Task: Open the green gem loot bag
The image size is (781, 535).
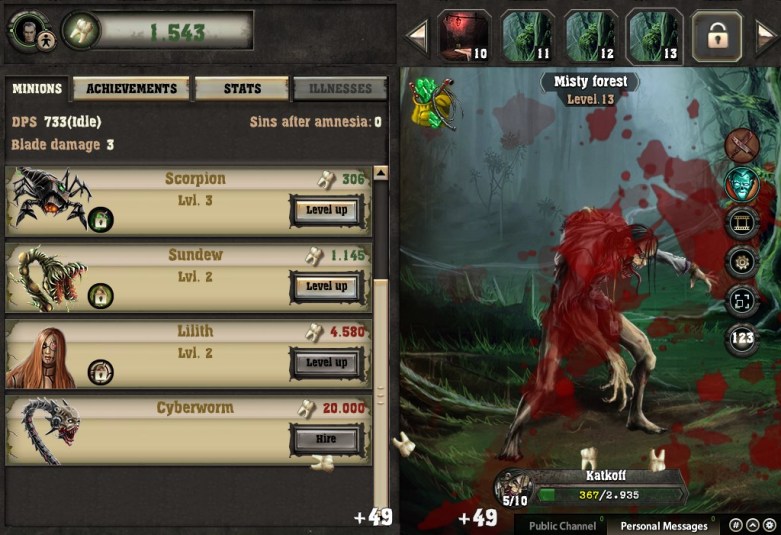Action: [x=433, y=102]
